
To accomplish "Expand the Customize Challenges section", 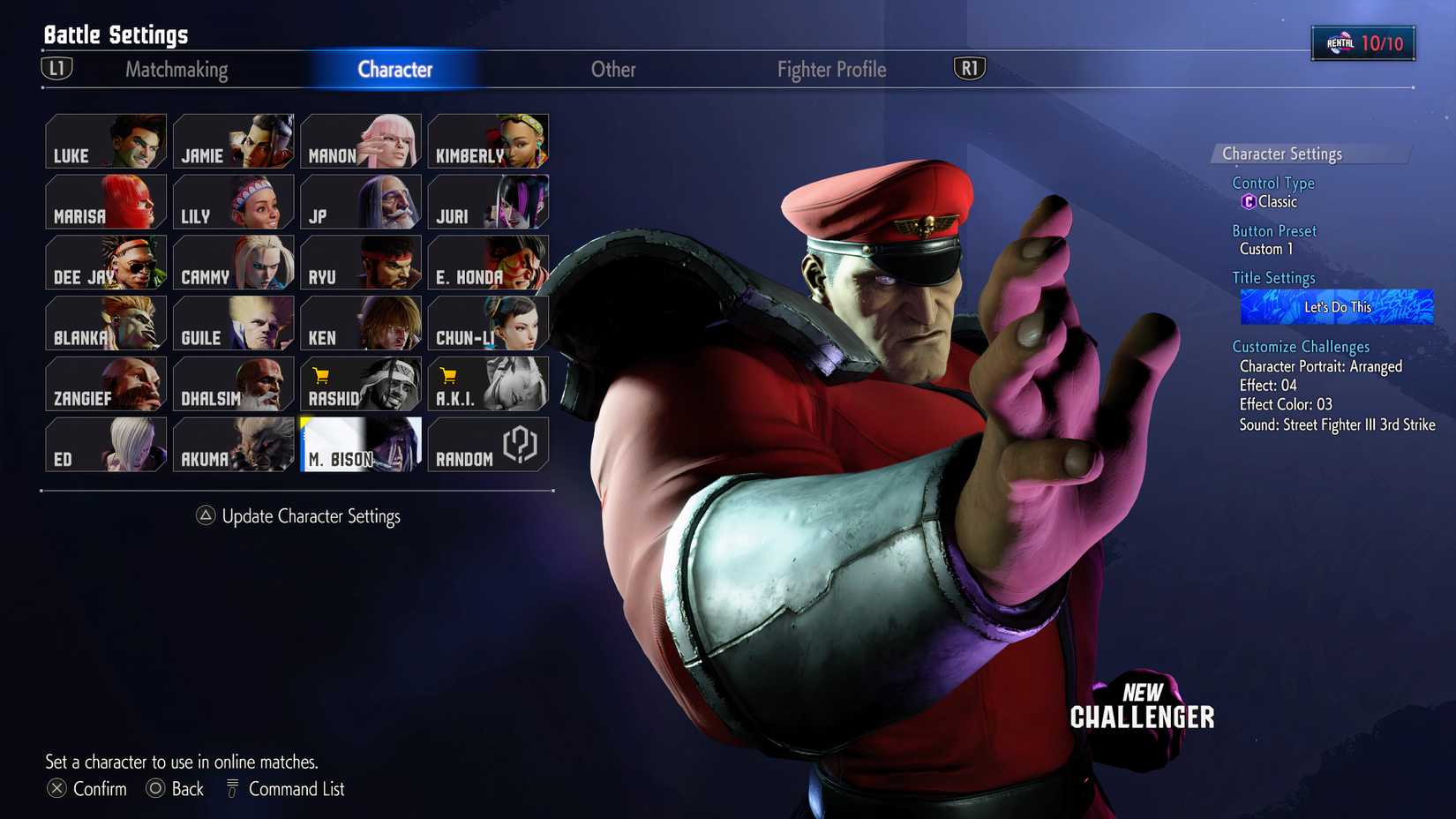I will click(1301, 346).
